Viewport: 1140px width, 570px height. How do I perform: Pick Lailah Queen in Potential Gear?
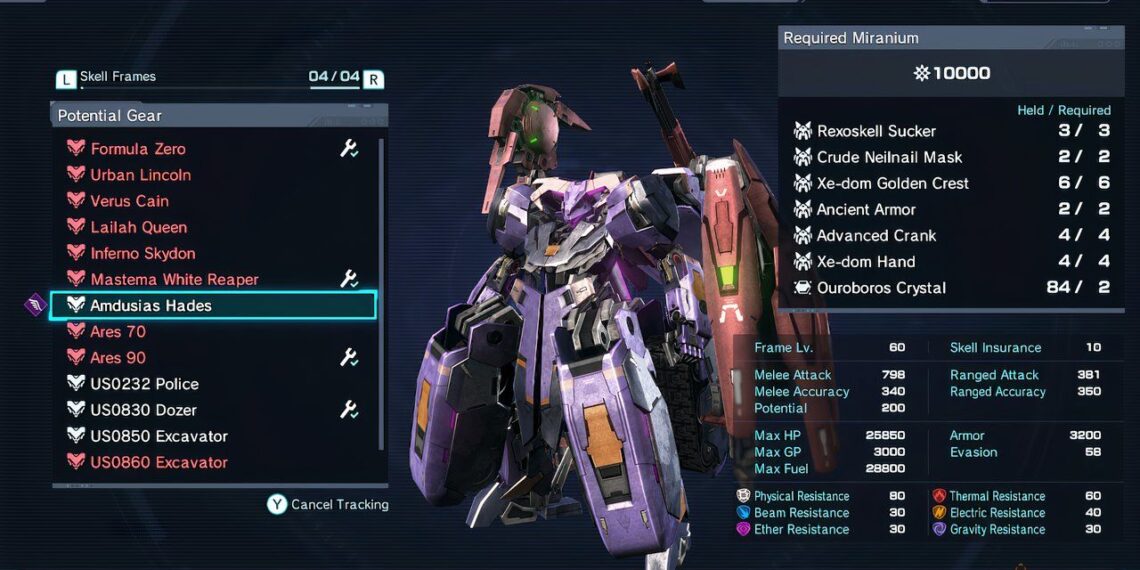point(138,227)
